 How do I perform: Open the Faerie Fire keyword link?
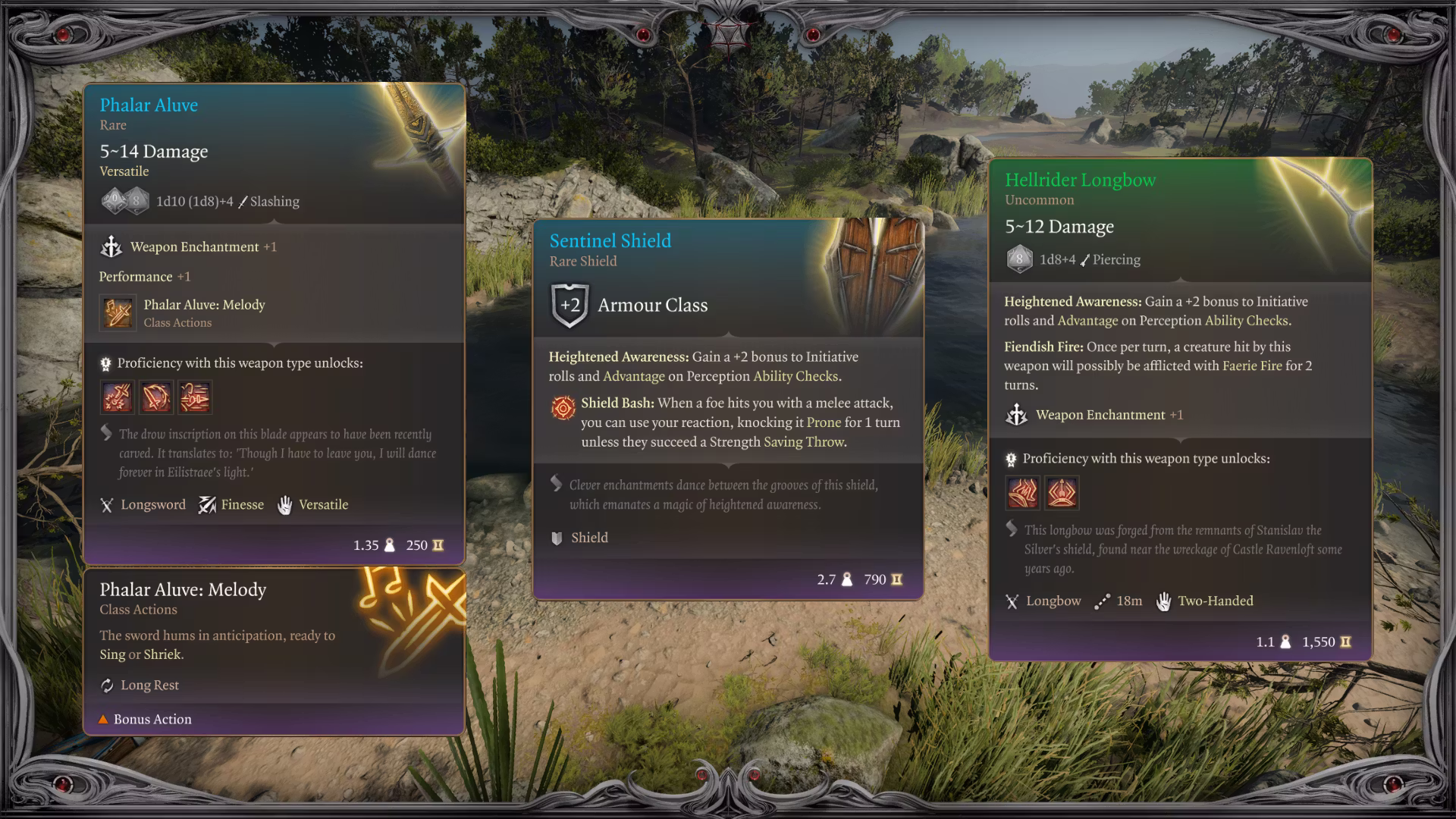pyautogui.click(x=1251, y=366)
